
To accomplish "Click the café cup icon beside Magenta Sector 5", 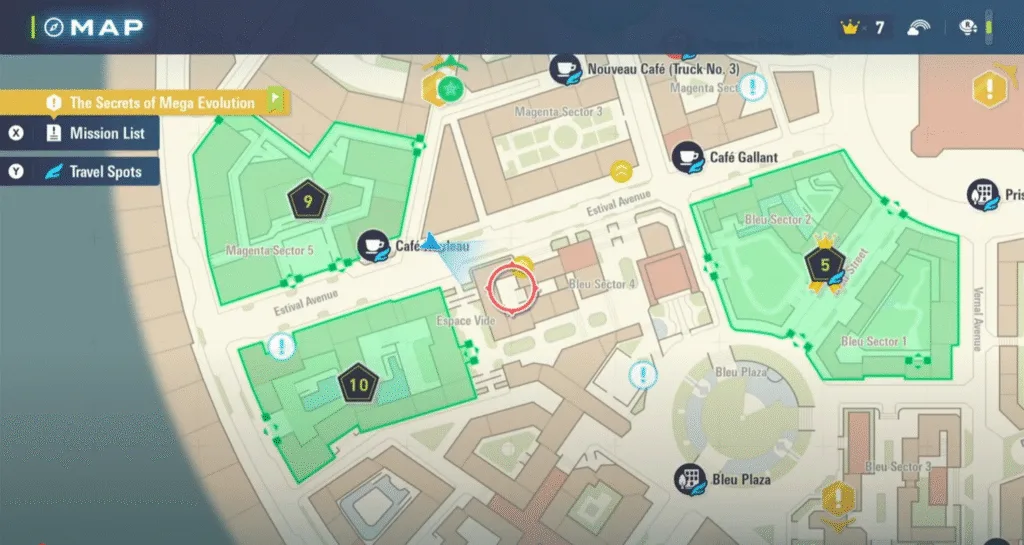I will tap(374, 246).
